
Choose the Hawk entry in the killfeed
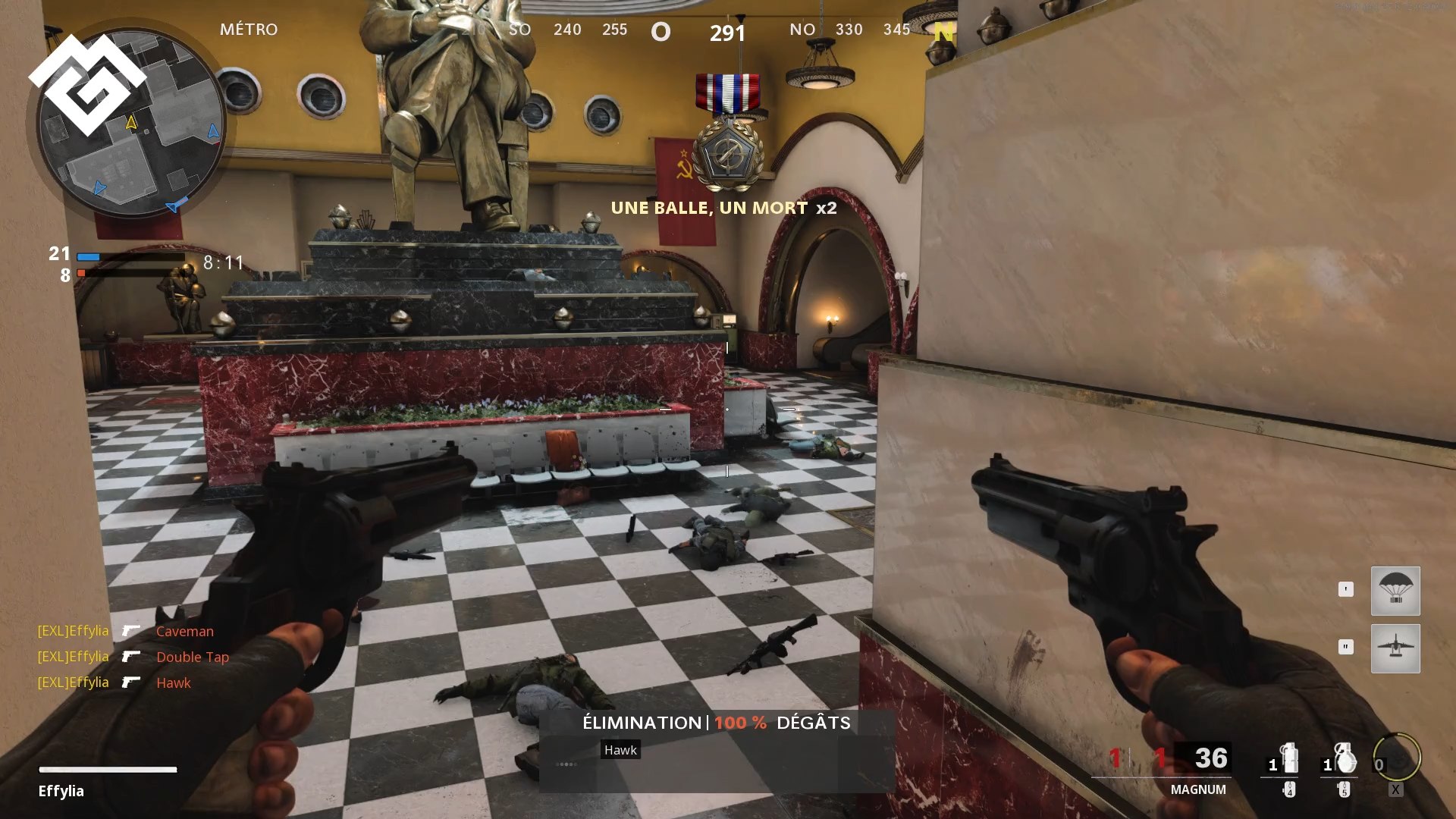[x=173, y=682]
